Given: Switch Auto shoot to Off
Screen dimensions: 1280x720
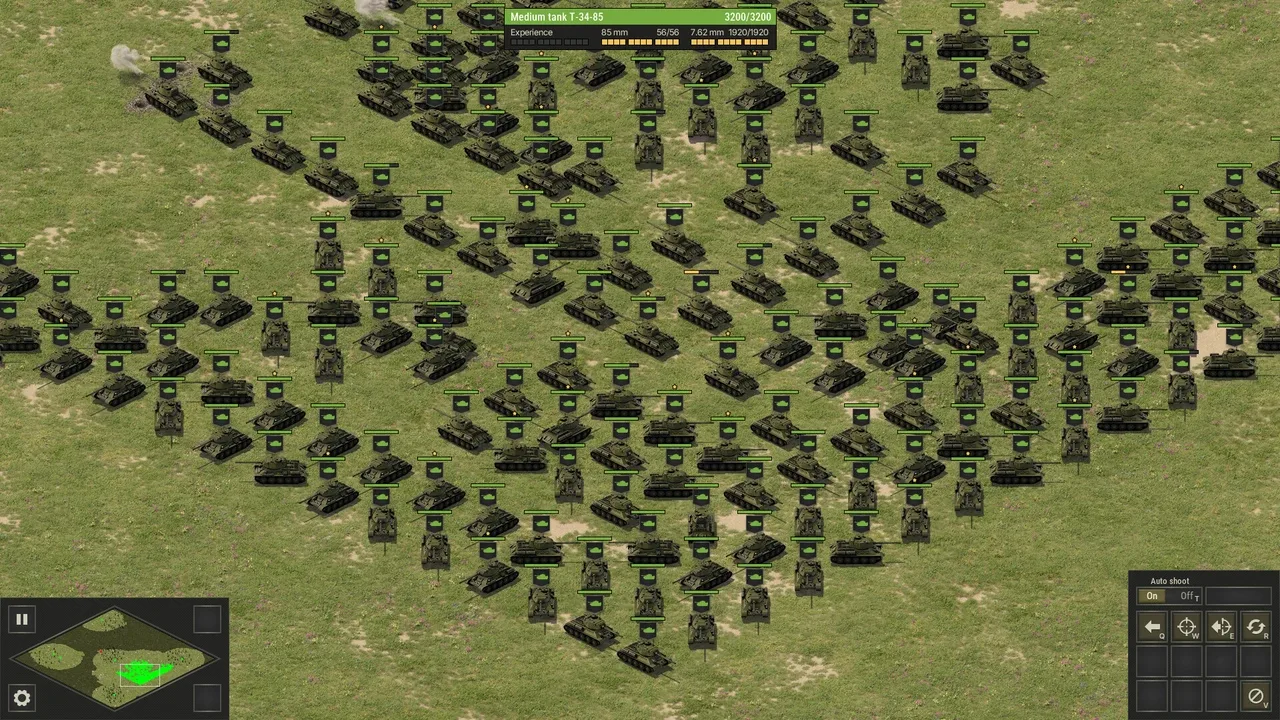Looking at the screenshot, I should [x=1187, y=596].
